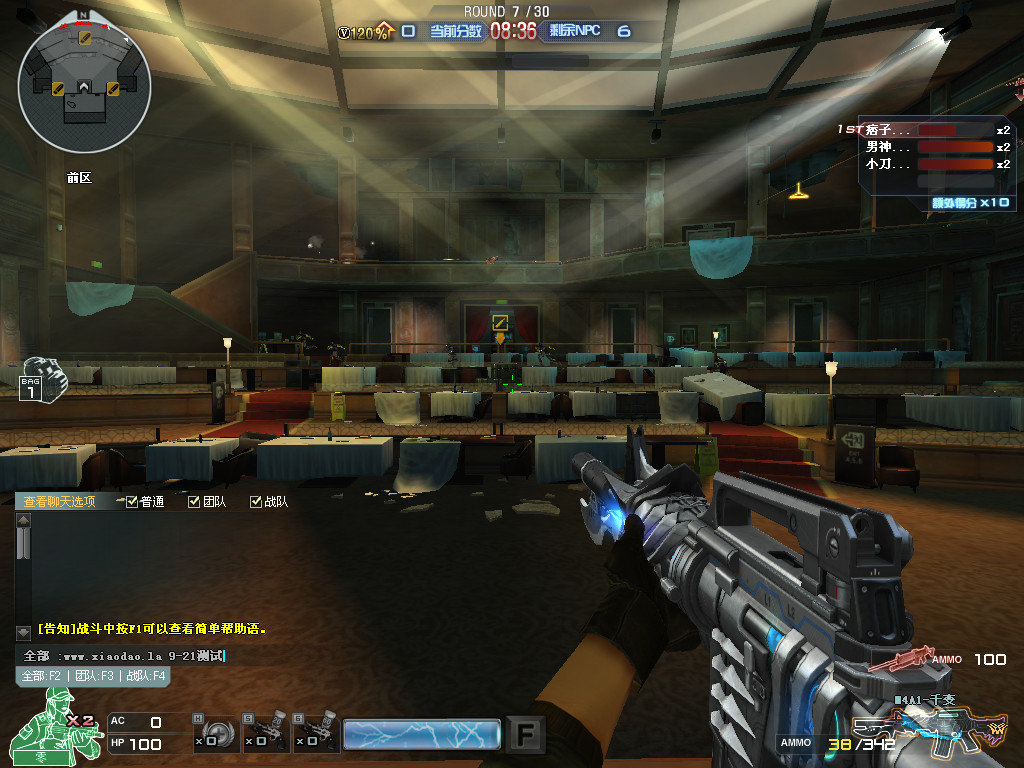Screen dimensions: 1024x768
Task: Select player 痞子 in the ranking list
Action: [890, 130]
